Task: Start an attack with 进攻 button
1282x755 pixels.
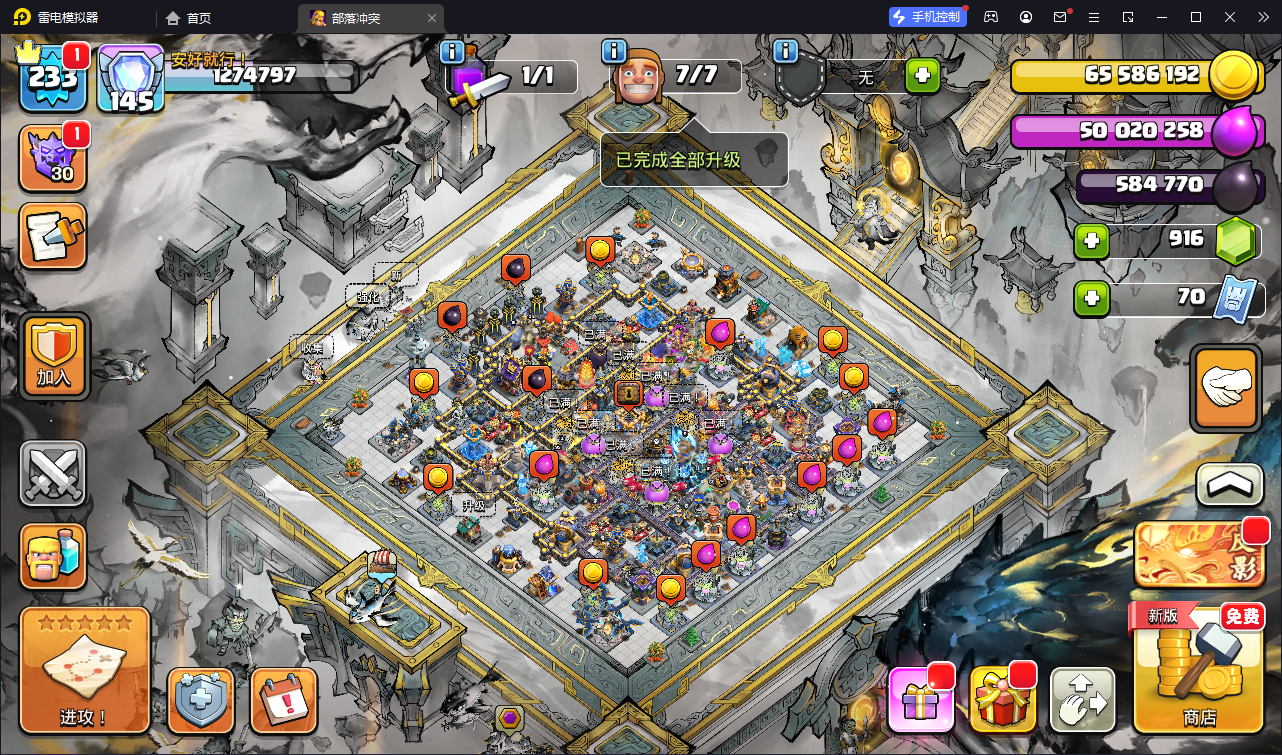Action: click(x=85, y=670)
